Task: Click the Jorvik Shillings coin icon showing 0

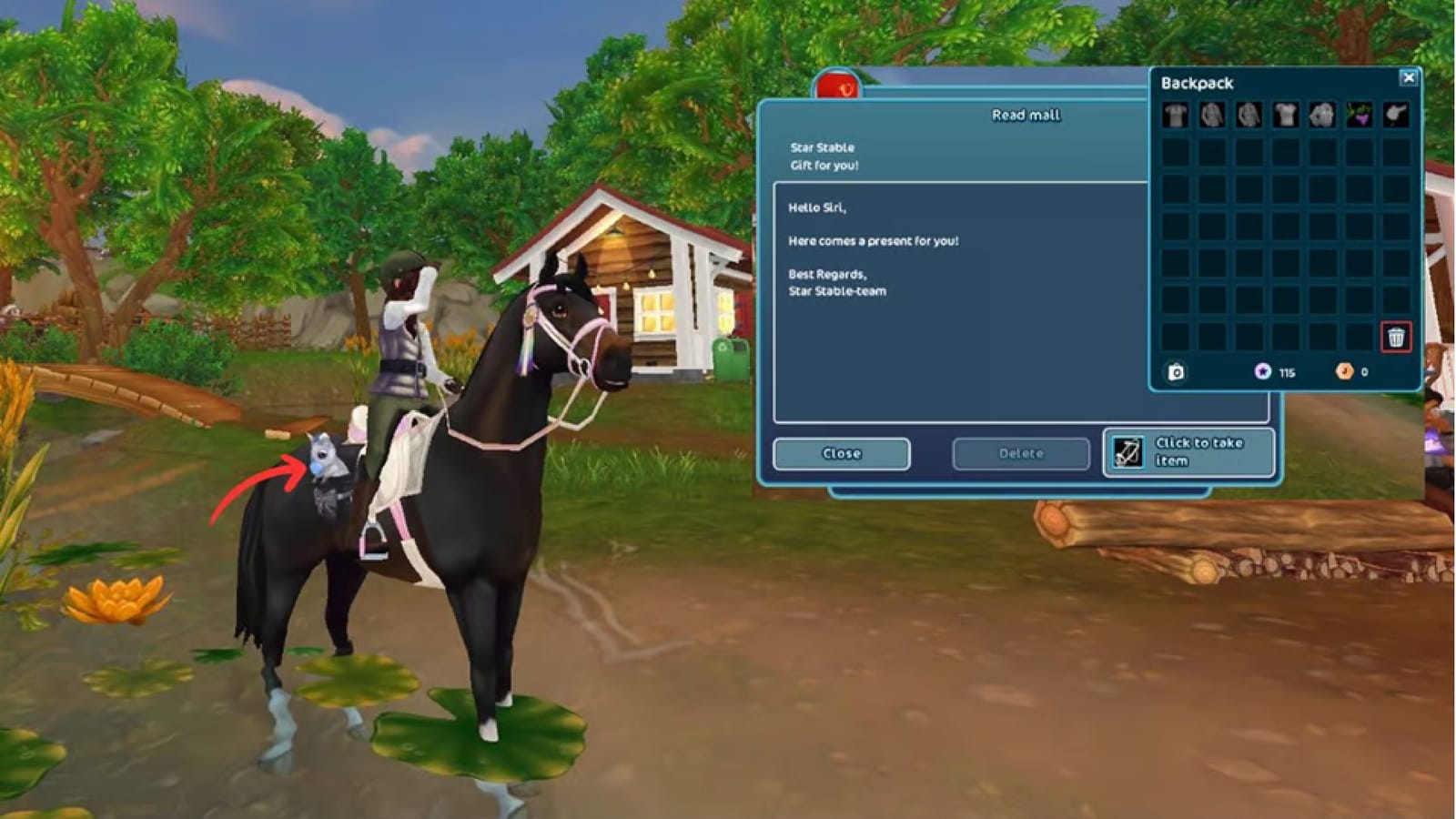Action: [x=1343, y=371]
